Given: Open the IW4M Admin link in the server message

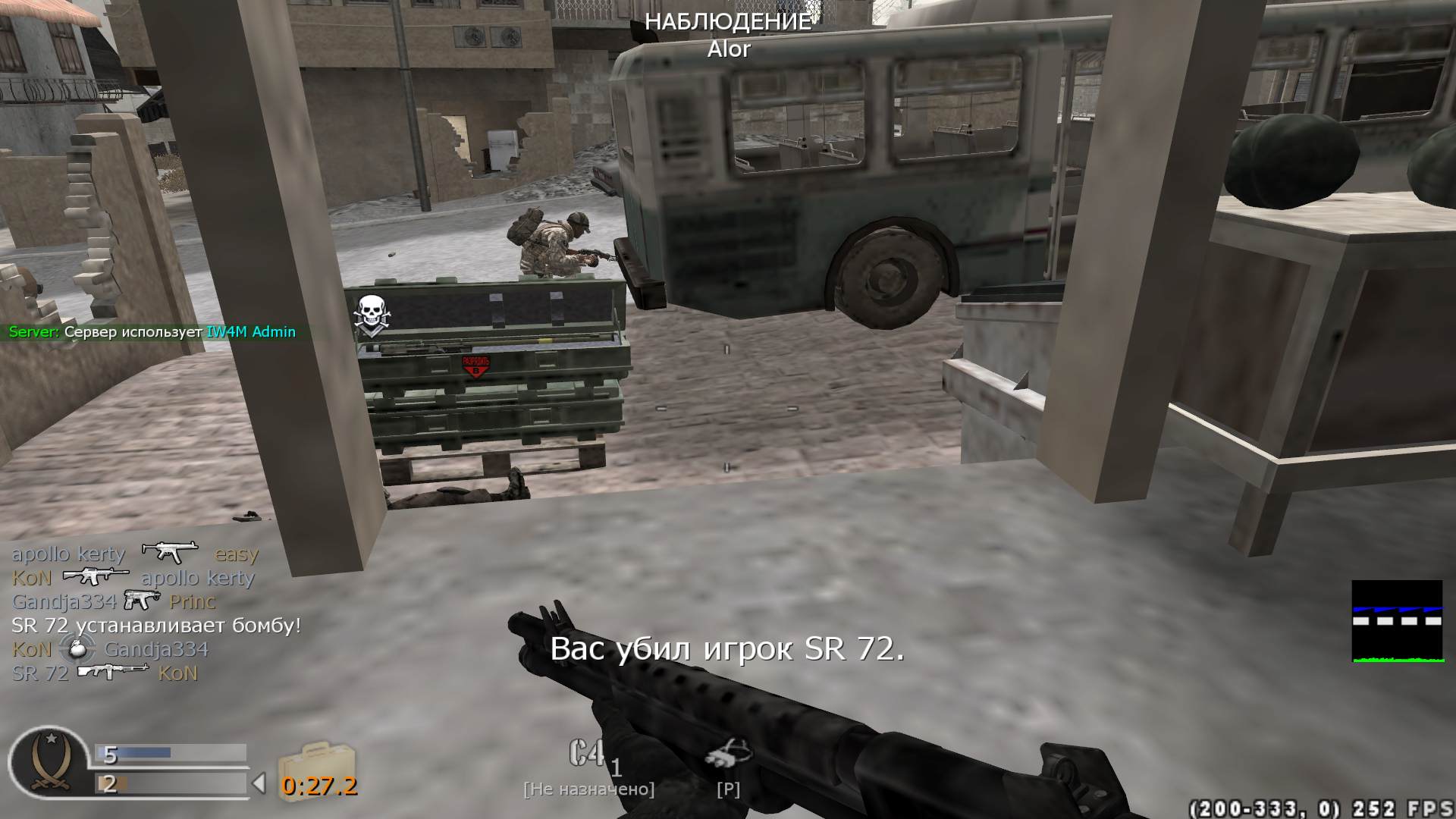Looking at the screenshot, I should point(250,332).
